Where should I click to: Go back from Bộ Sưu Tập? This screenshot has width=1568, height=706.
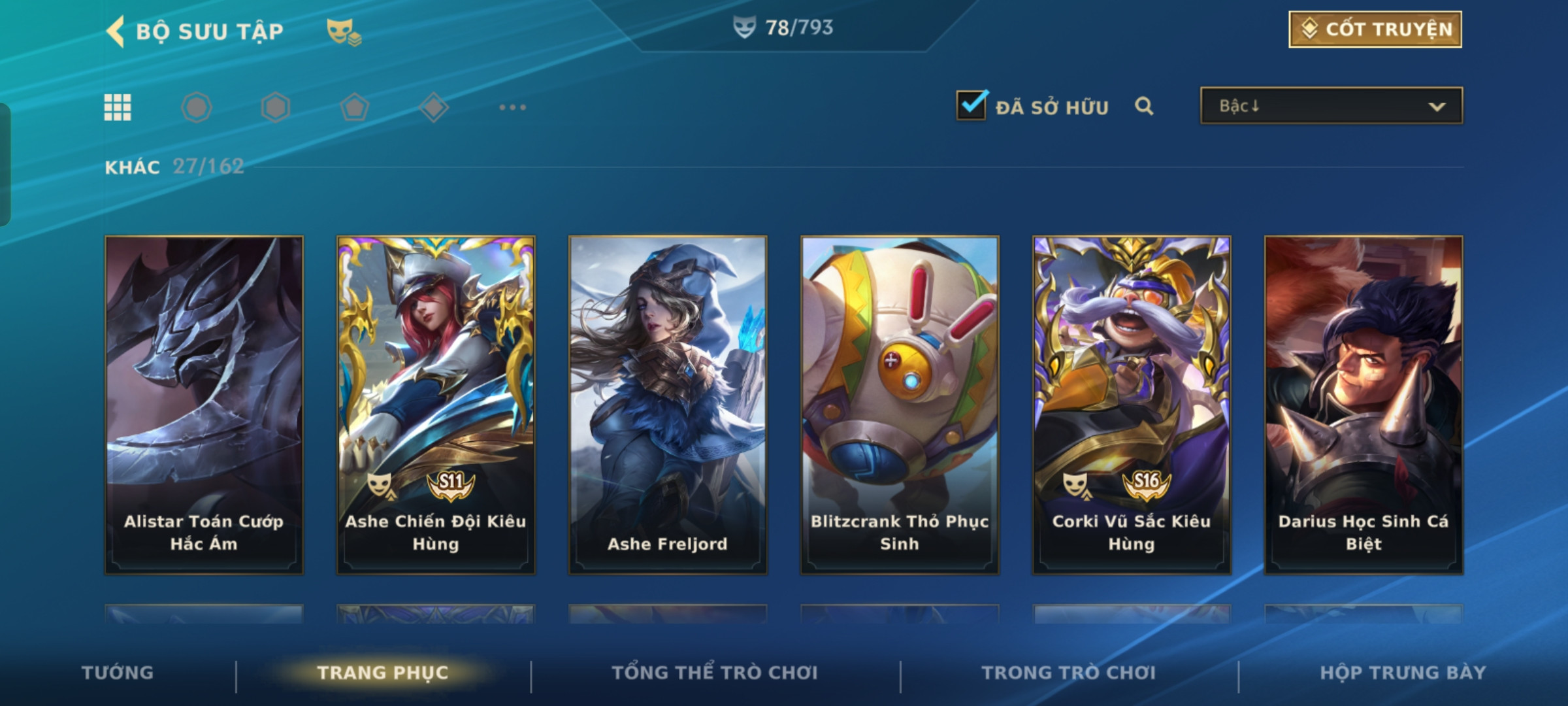(x=116, y=31)
